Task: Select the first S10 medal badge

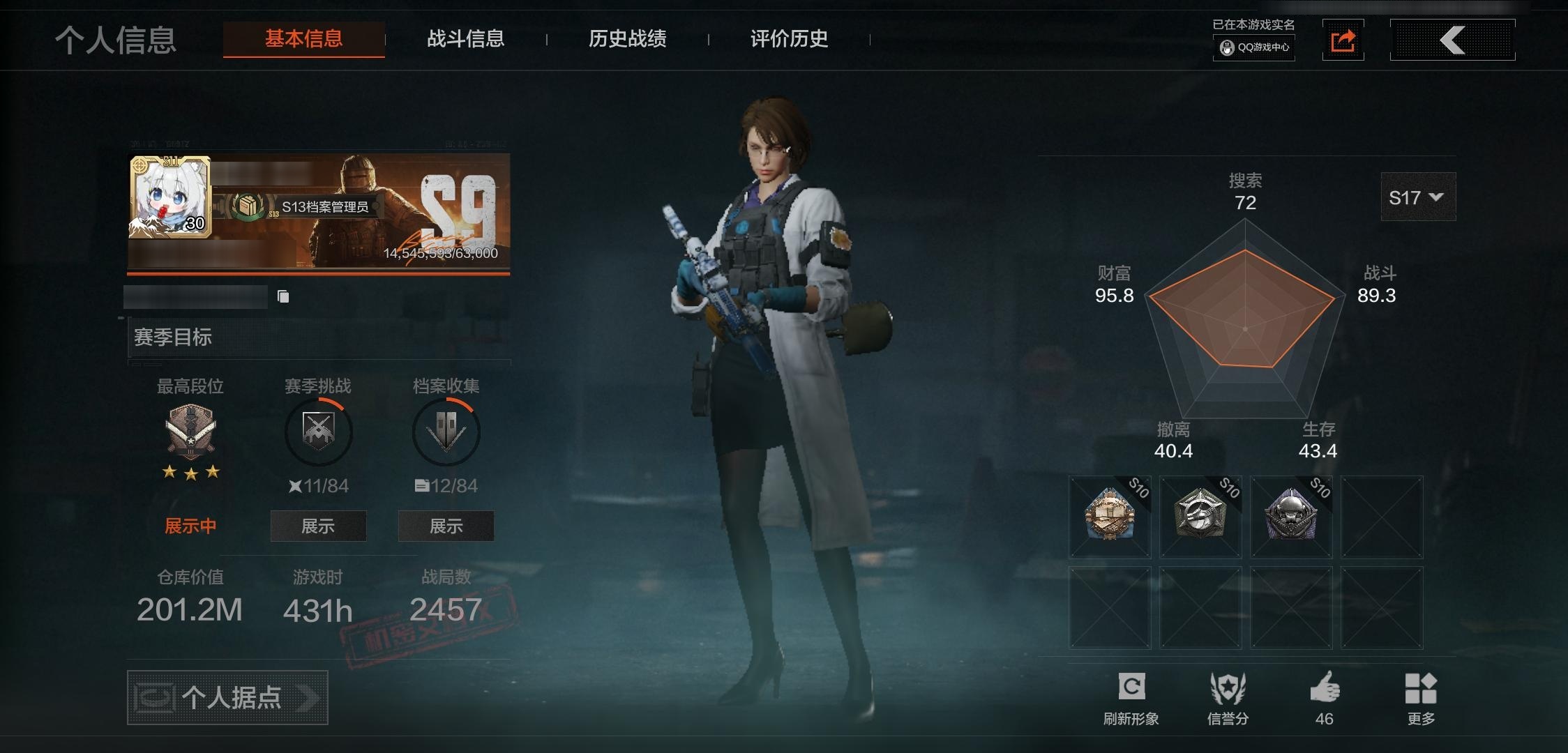Action: pyautogui.click(x=1109, y=517)
